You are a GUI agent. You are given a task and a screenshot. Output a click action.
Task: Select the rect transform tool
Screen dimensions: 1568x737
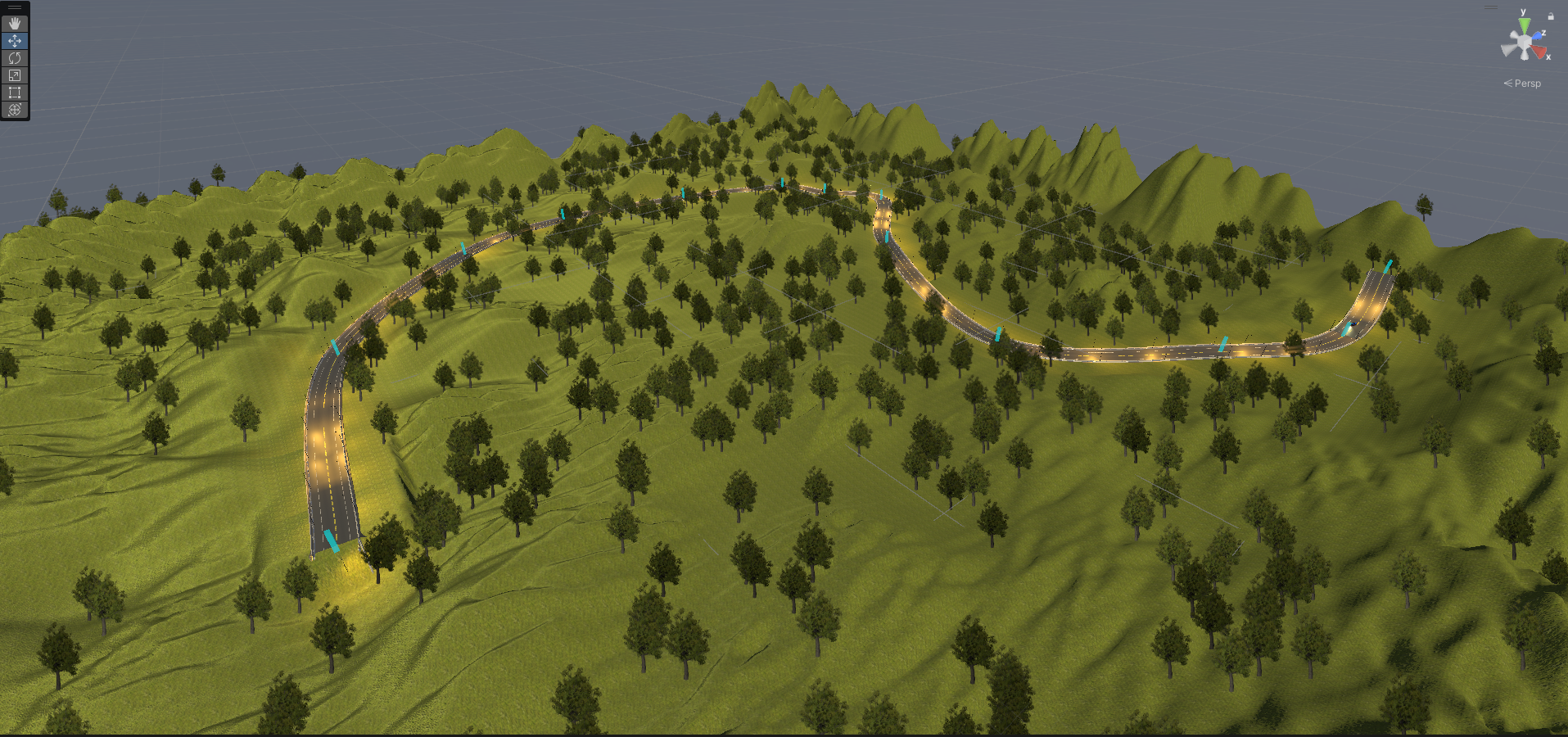click(15, 93)
